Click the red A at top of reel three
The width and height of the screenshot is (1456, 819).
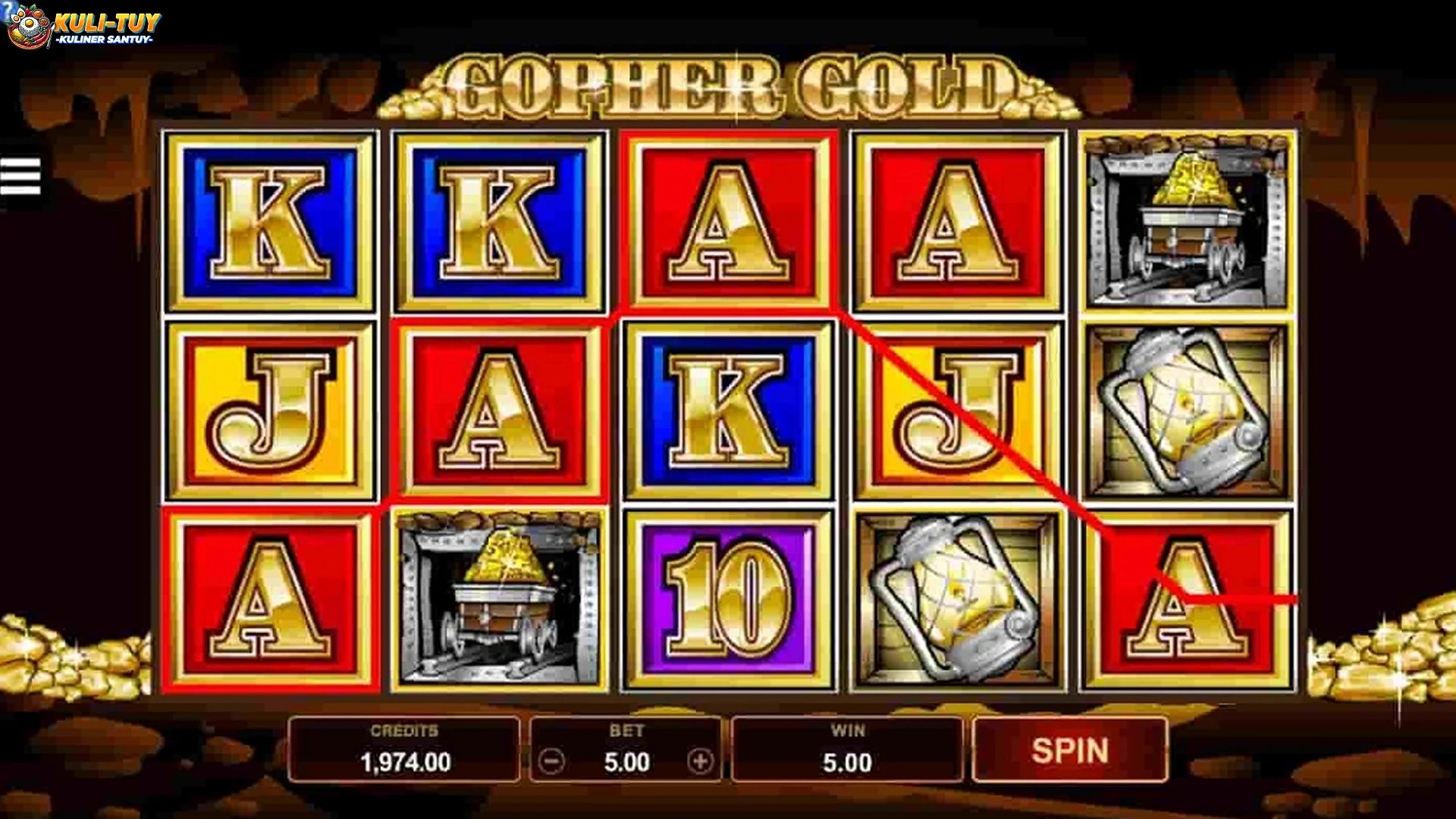(x=728, y=220)
